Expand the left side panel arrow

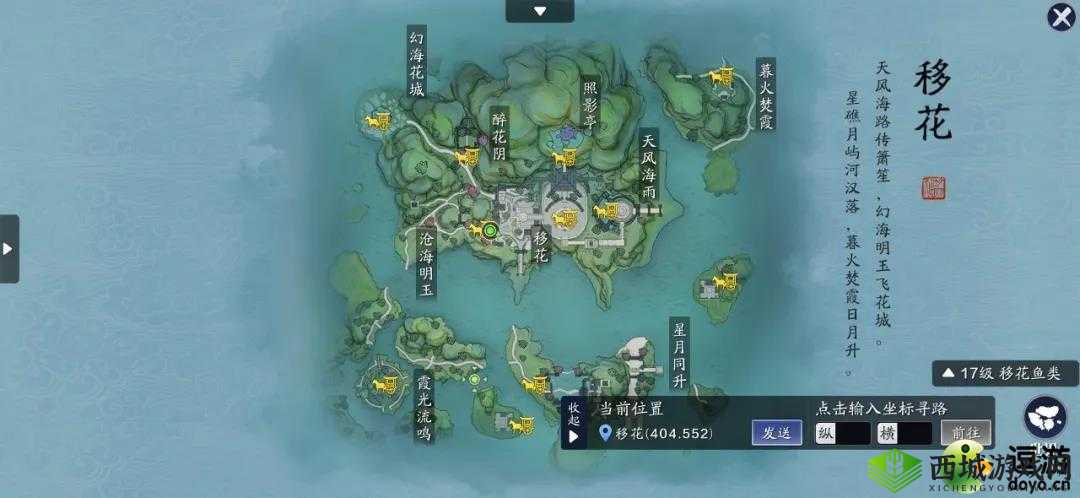[x=8, y=248]
